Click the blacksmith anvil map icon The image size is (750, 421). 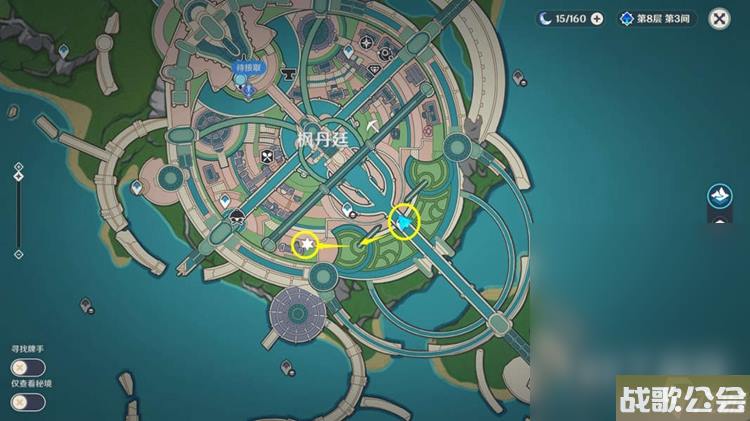289,72
